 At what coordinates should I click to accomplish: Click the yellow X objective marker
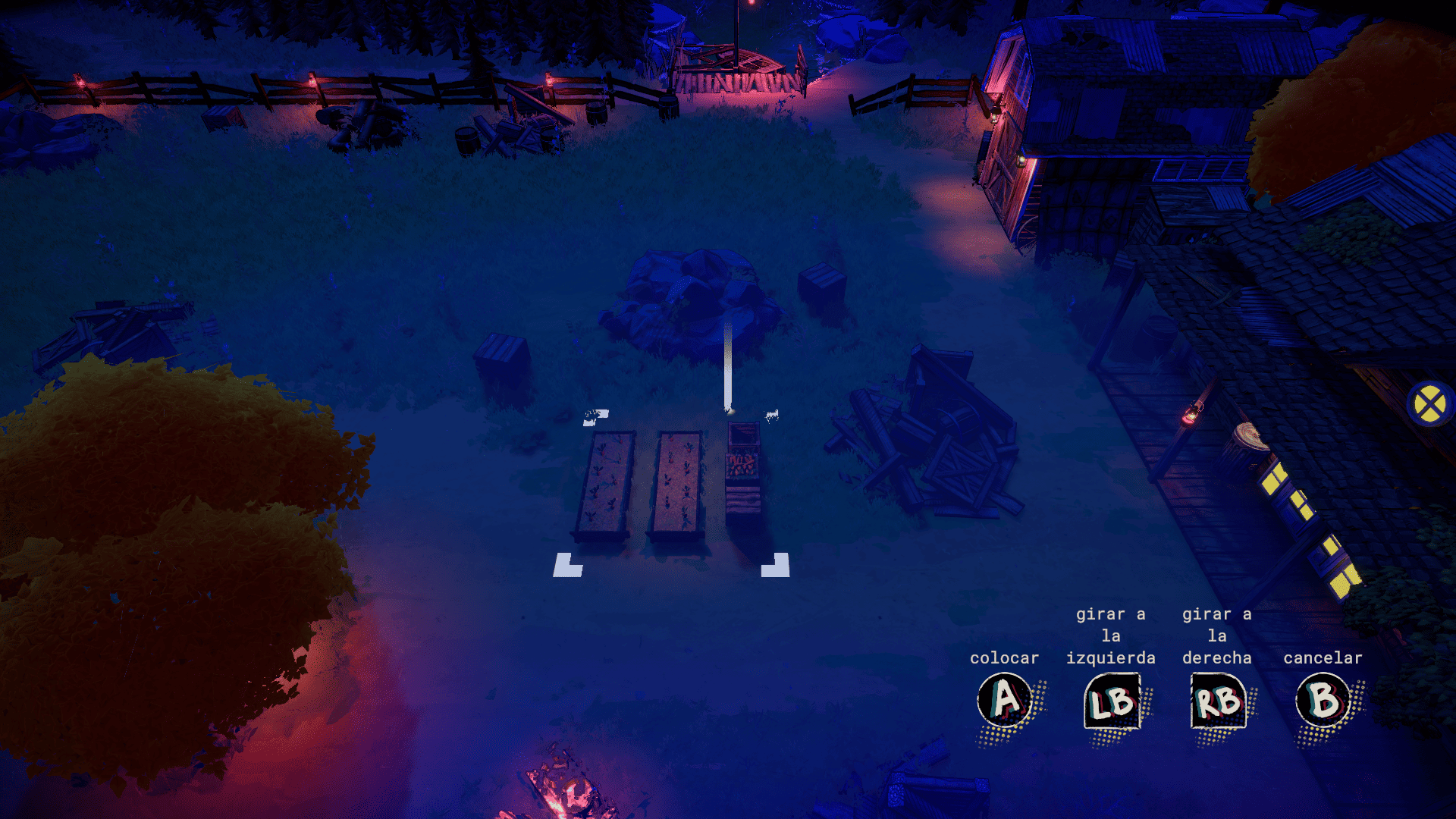click(1430, 404)
